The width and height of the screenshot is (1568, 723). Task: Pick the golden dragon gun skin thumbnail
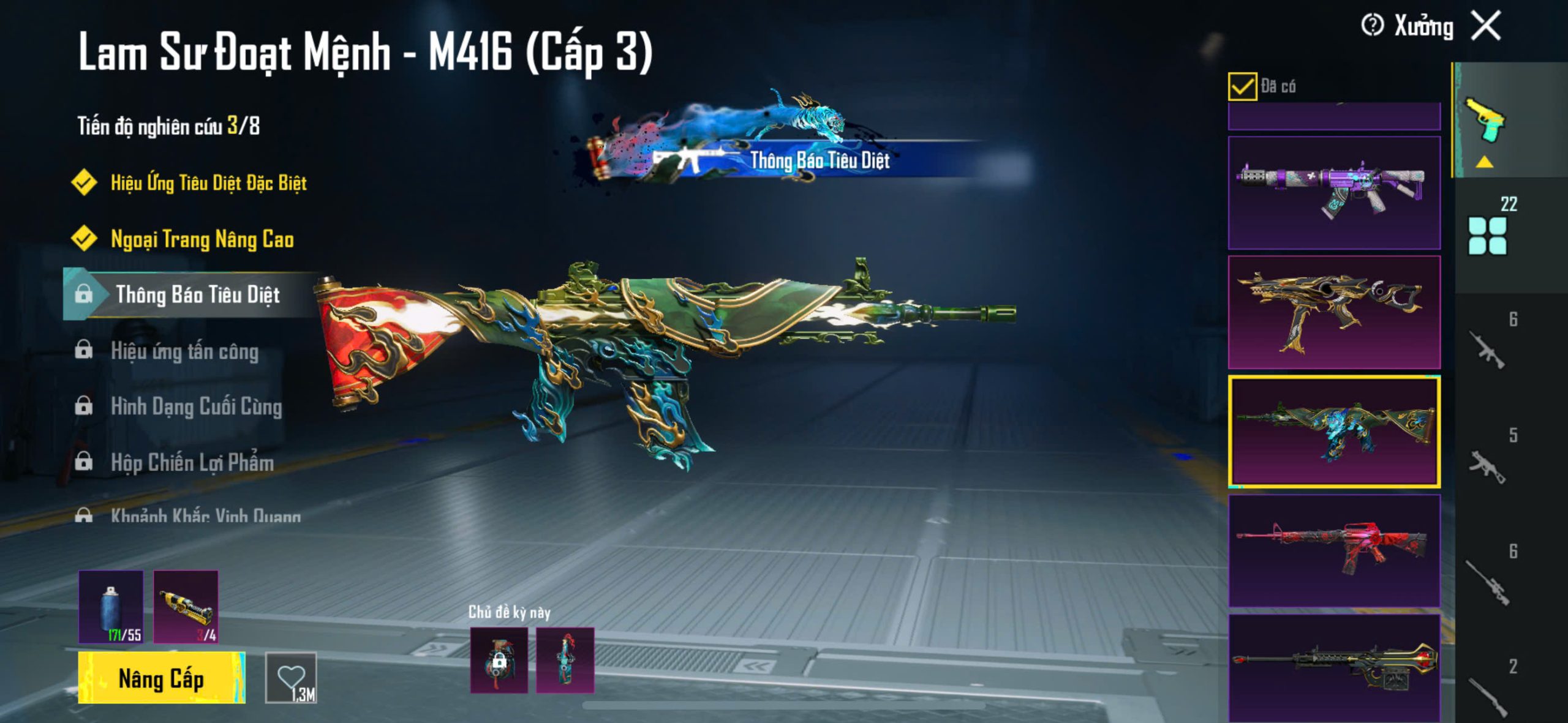click(1334, 312)
